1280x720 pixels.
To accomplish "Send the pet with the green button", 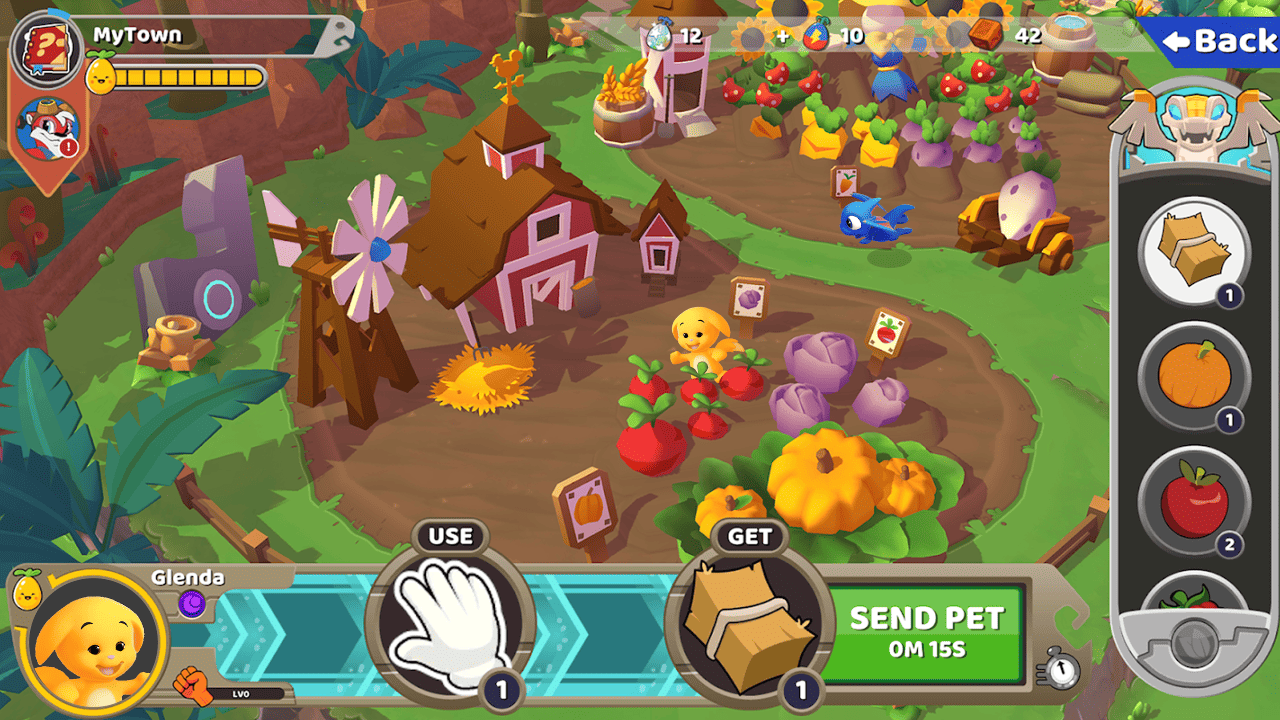I will (925, 633).
